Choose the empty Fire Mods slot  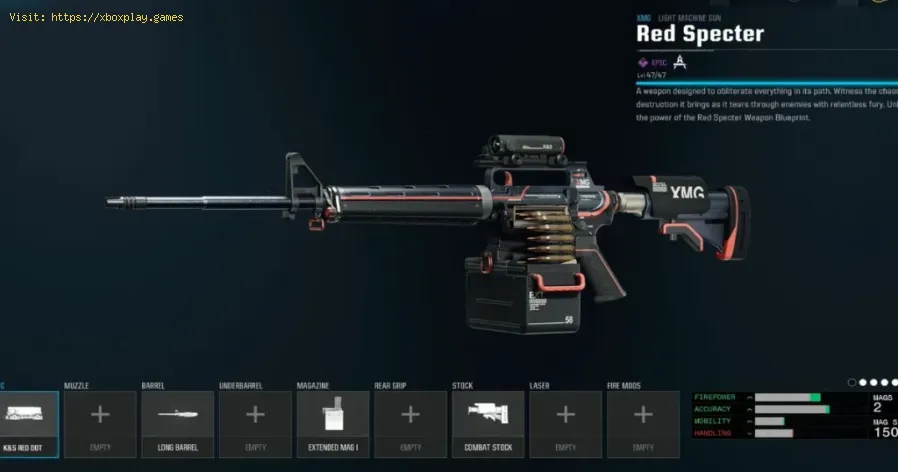pyautogui.click(x=643, y=424)
